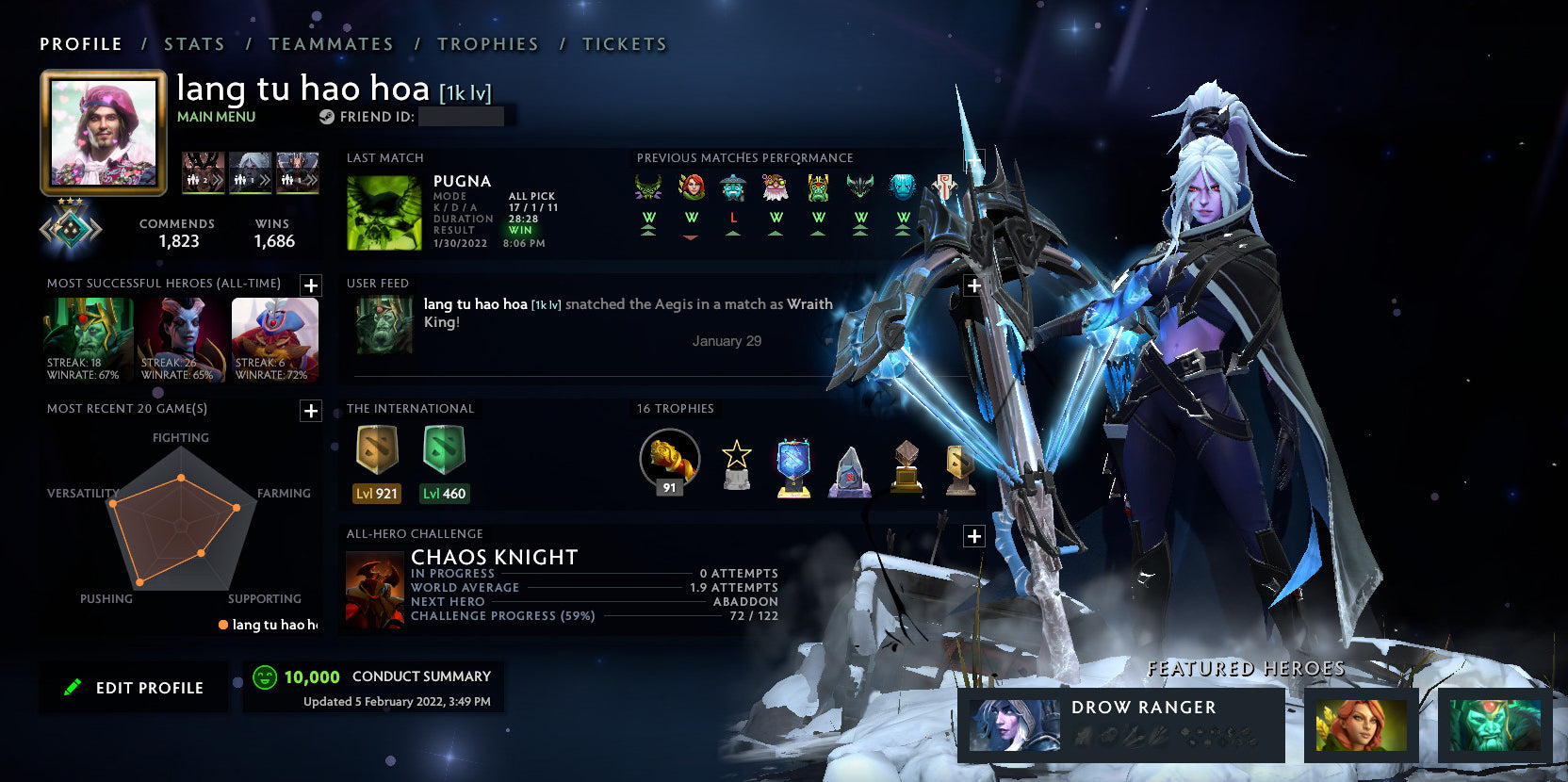
Task: Expand the All-Hero Challenge section
Action: point(974,536)
